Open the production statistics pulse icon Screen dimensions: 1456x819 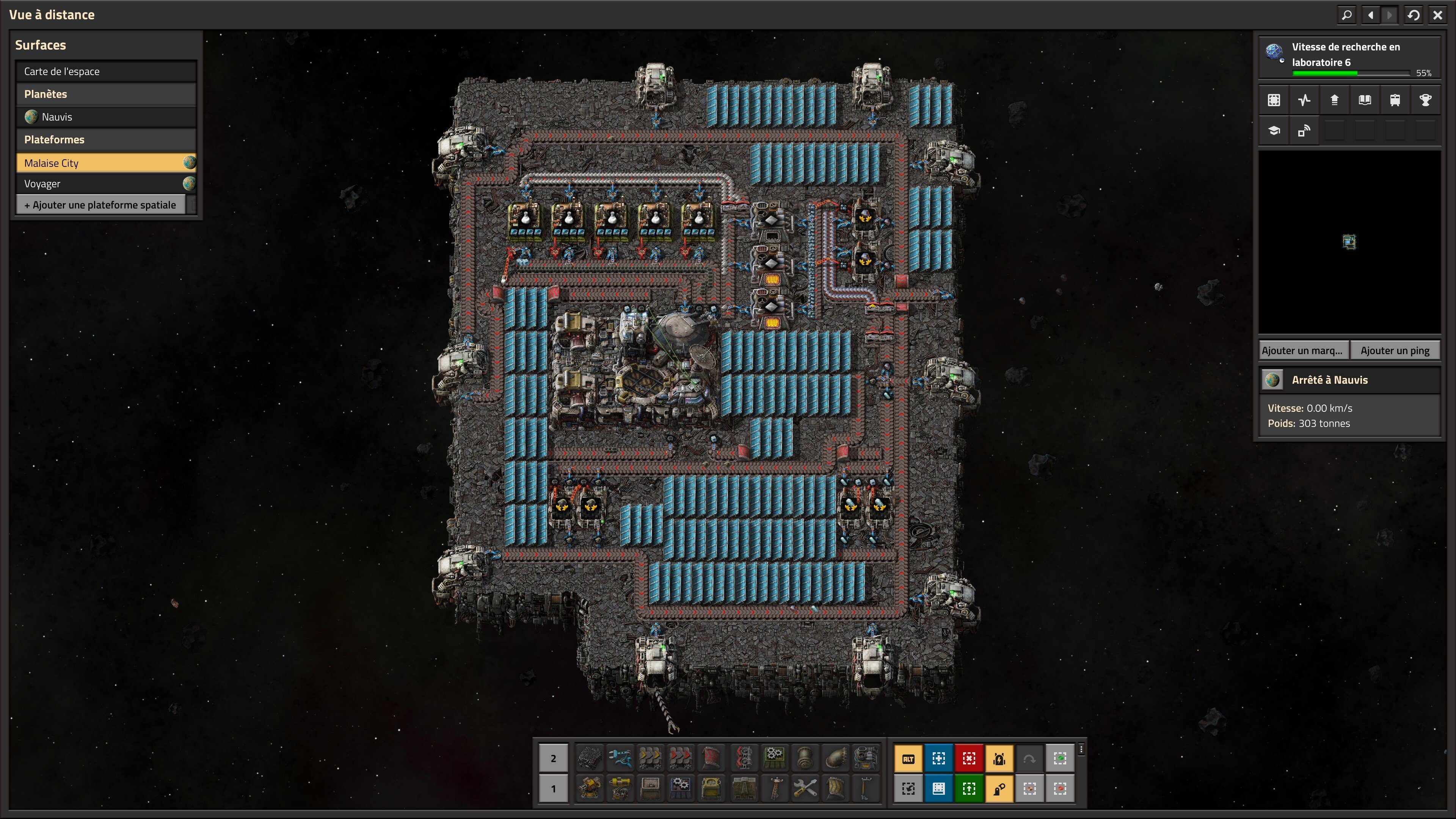tap(1304, 100)
